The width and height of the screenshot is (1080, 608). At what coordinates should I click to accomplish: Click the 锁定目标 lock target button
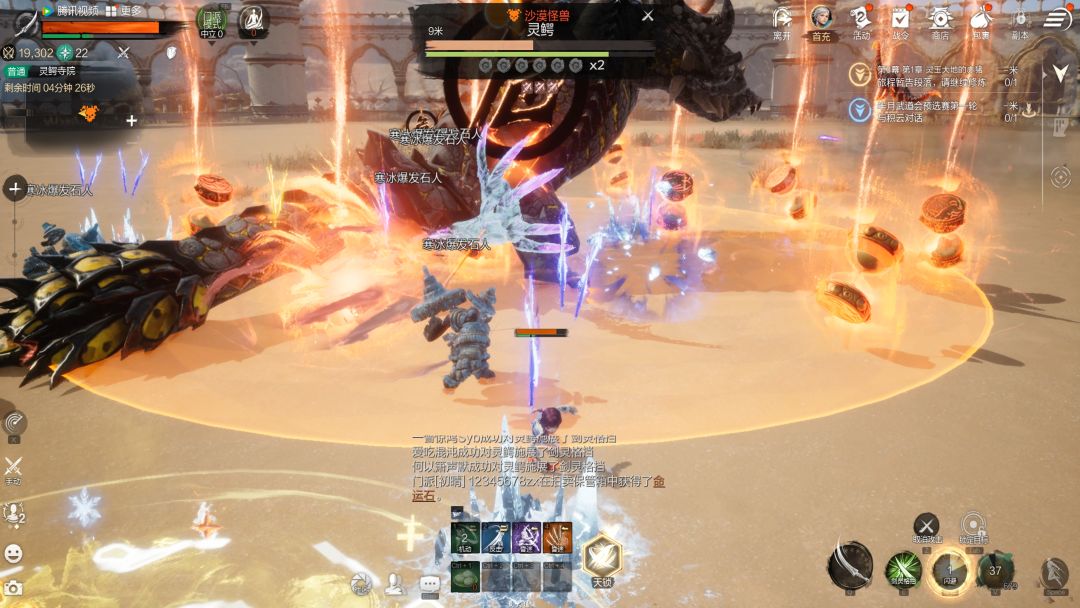(973, 526)
